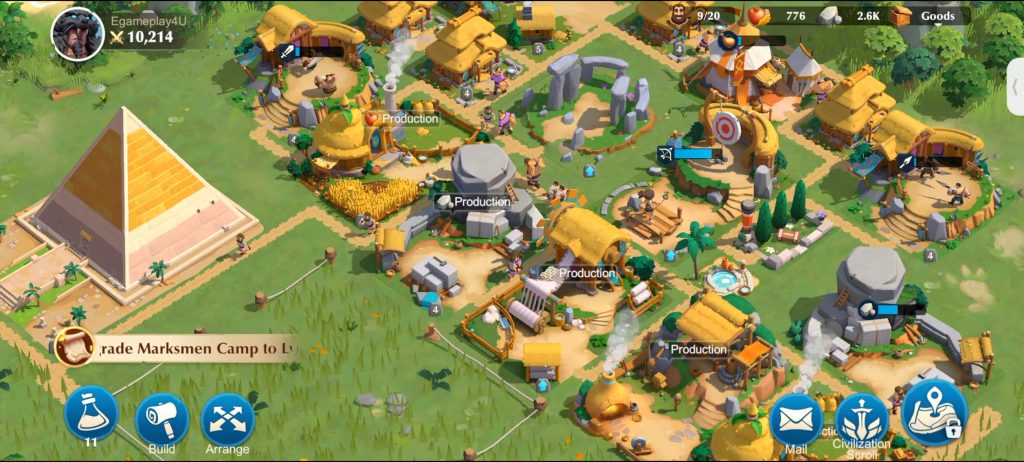Activate the Arrange mode button

228,419
